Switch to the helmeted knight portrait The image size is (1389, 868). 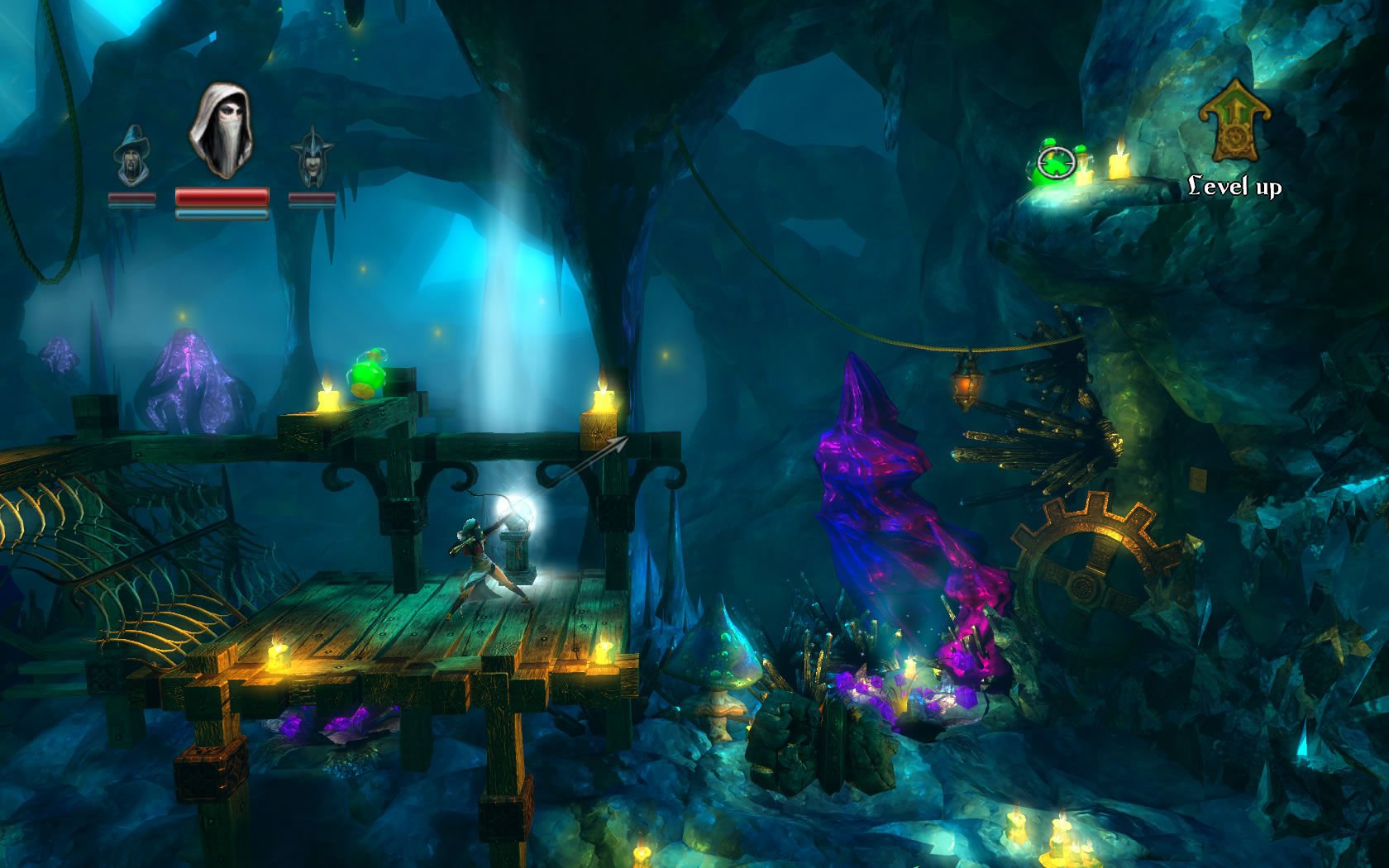(313, 157)
